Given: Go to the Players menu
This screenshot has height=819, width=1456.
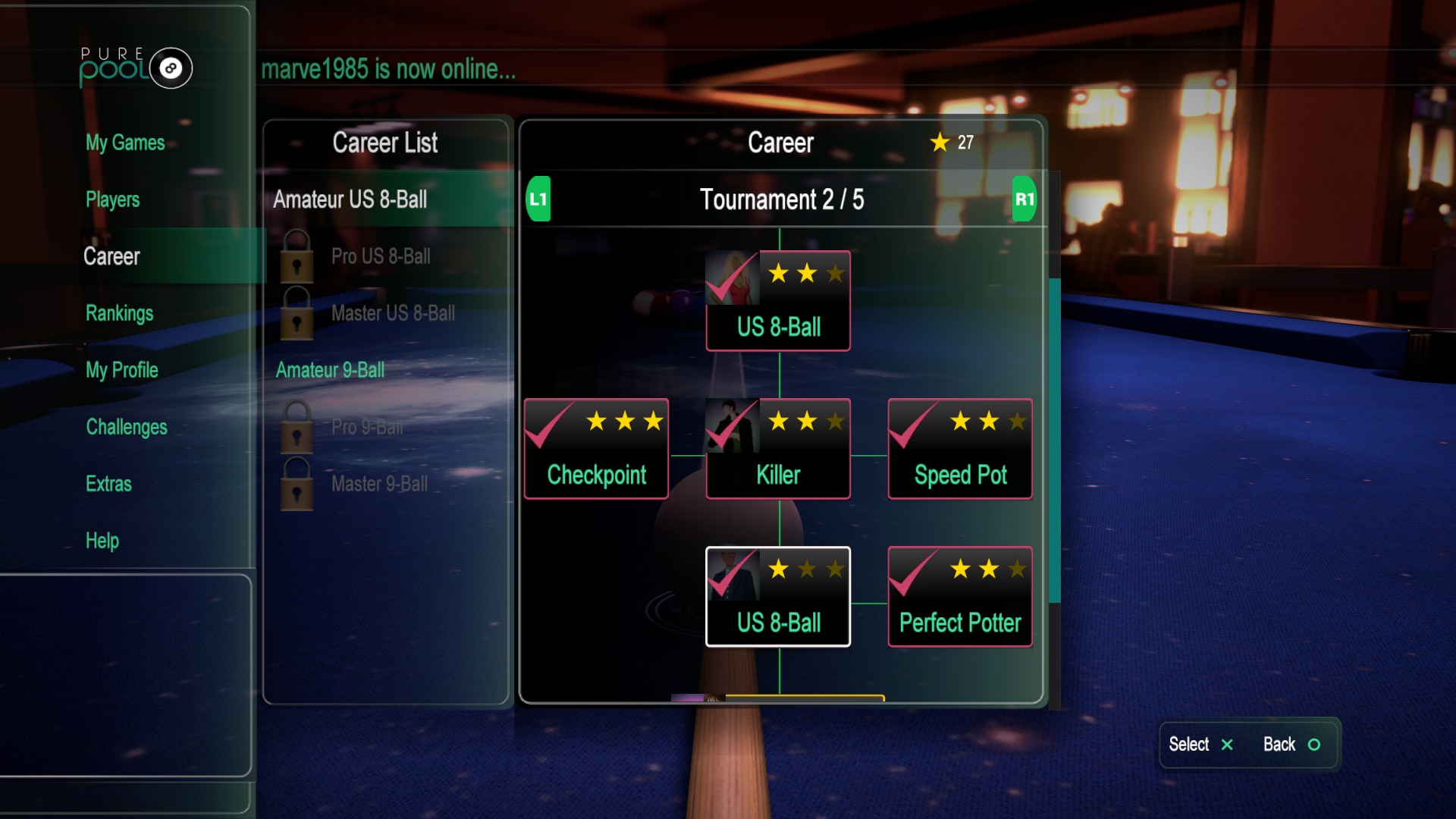Looking at the screenshot, I should pos(112,199).
